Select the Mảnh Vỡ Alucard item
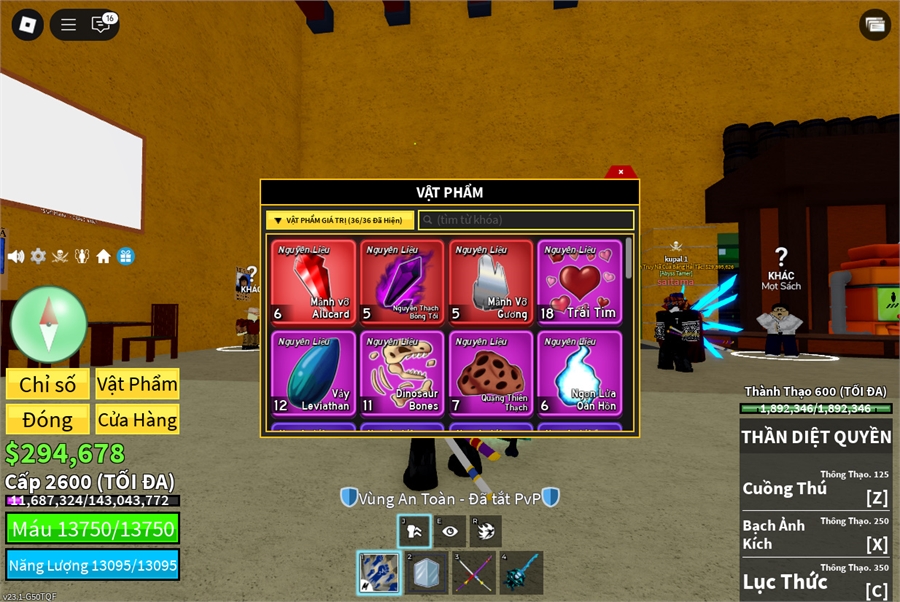The height and width of the screenshot is (602, 900). coord(313,282)
